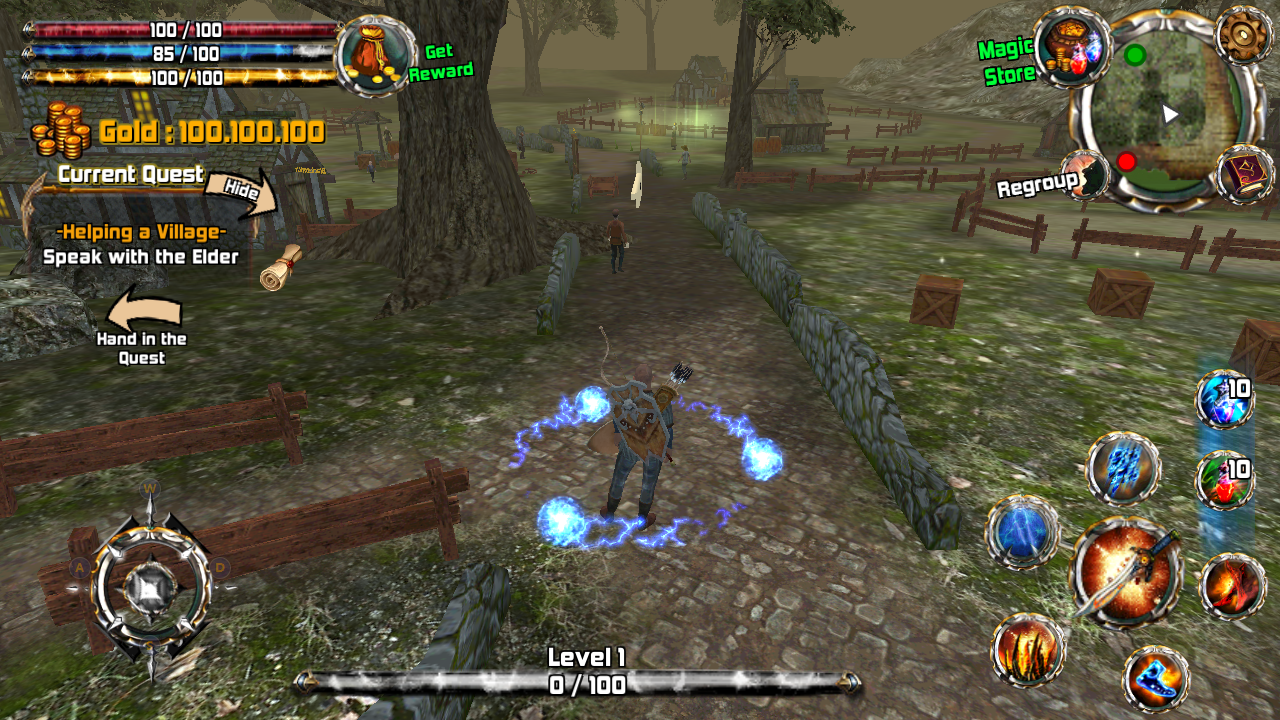This screenshot has width=1280, height=720.
Task: Drink the red health potion
Action: pos(1225,480)
